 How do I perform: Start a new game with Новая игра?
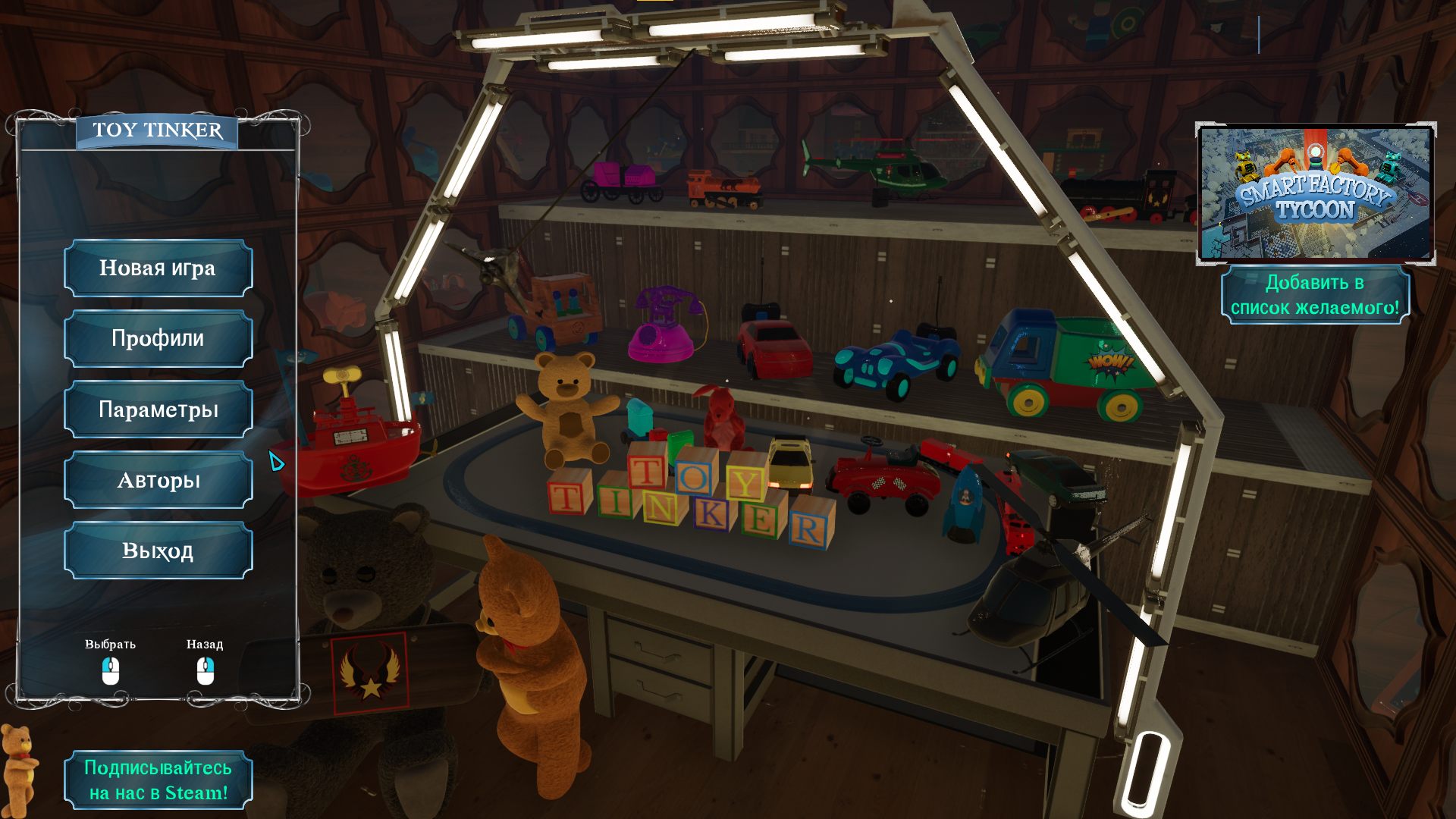pyautogui.click(x=158, y=268)
